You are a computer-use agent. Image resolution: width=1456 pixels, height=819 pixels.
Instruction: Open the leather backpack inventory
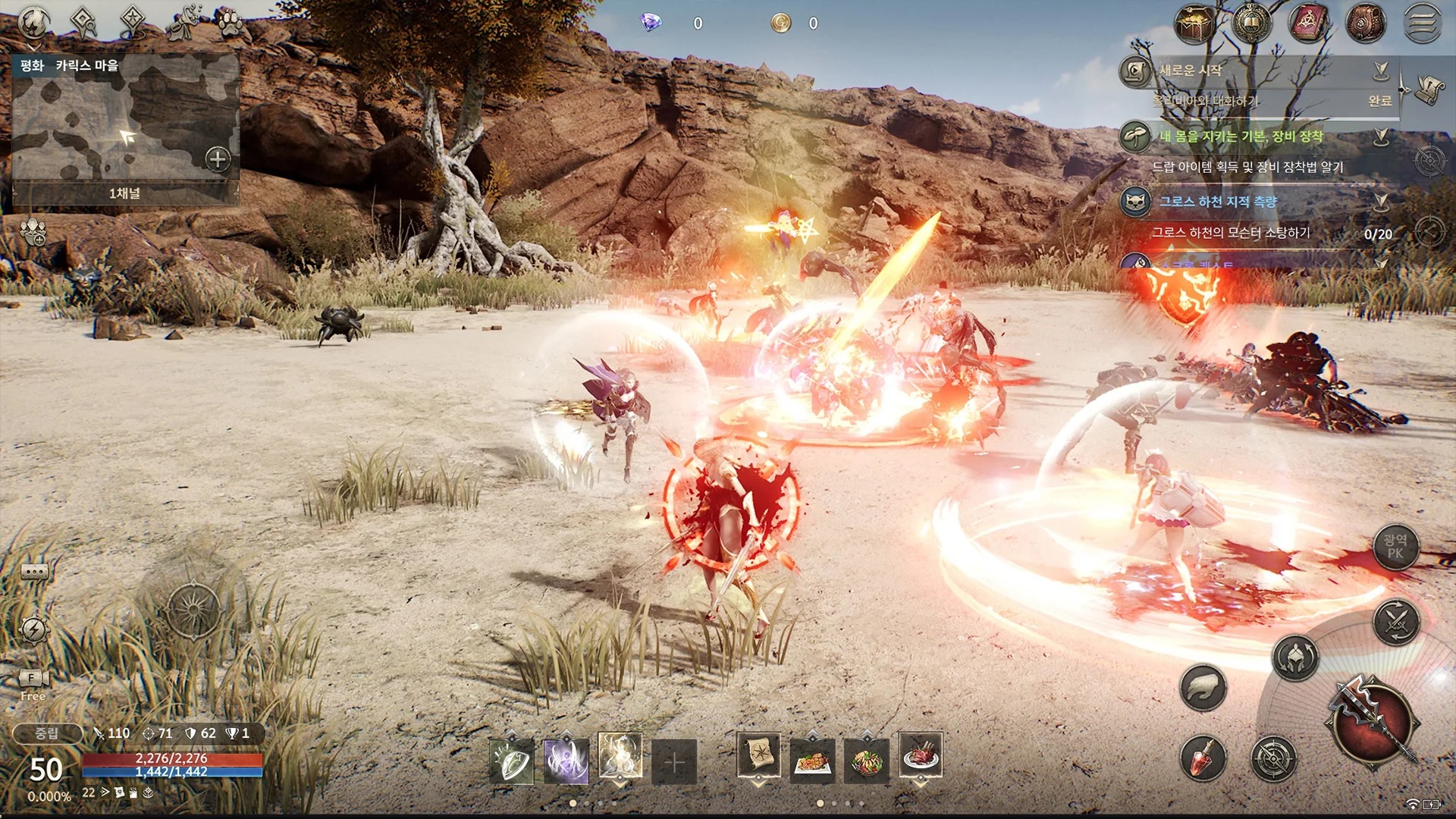pos(1365,24)
